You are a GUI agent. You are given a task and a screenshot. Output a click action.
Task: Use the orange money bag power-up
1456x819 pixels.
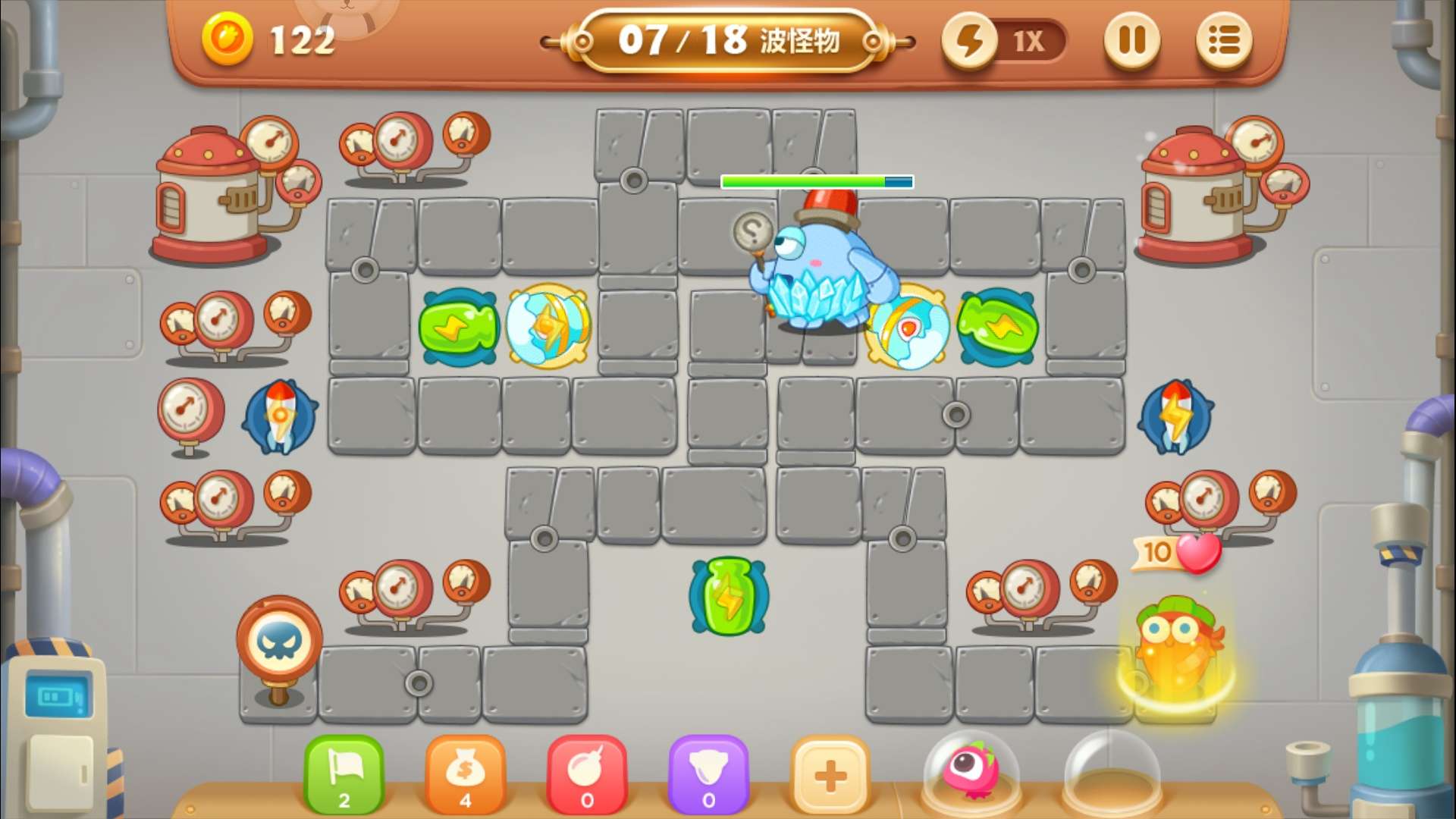[466, 775]
